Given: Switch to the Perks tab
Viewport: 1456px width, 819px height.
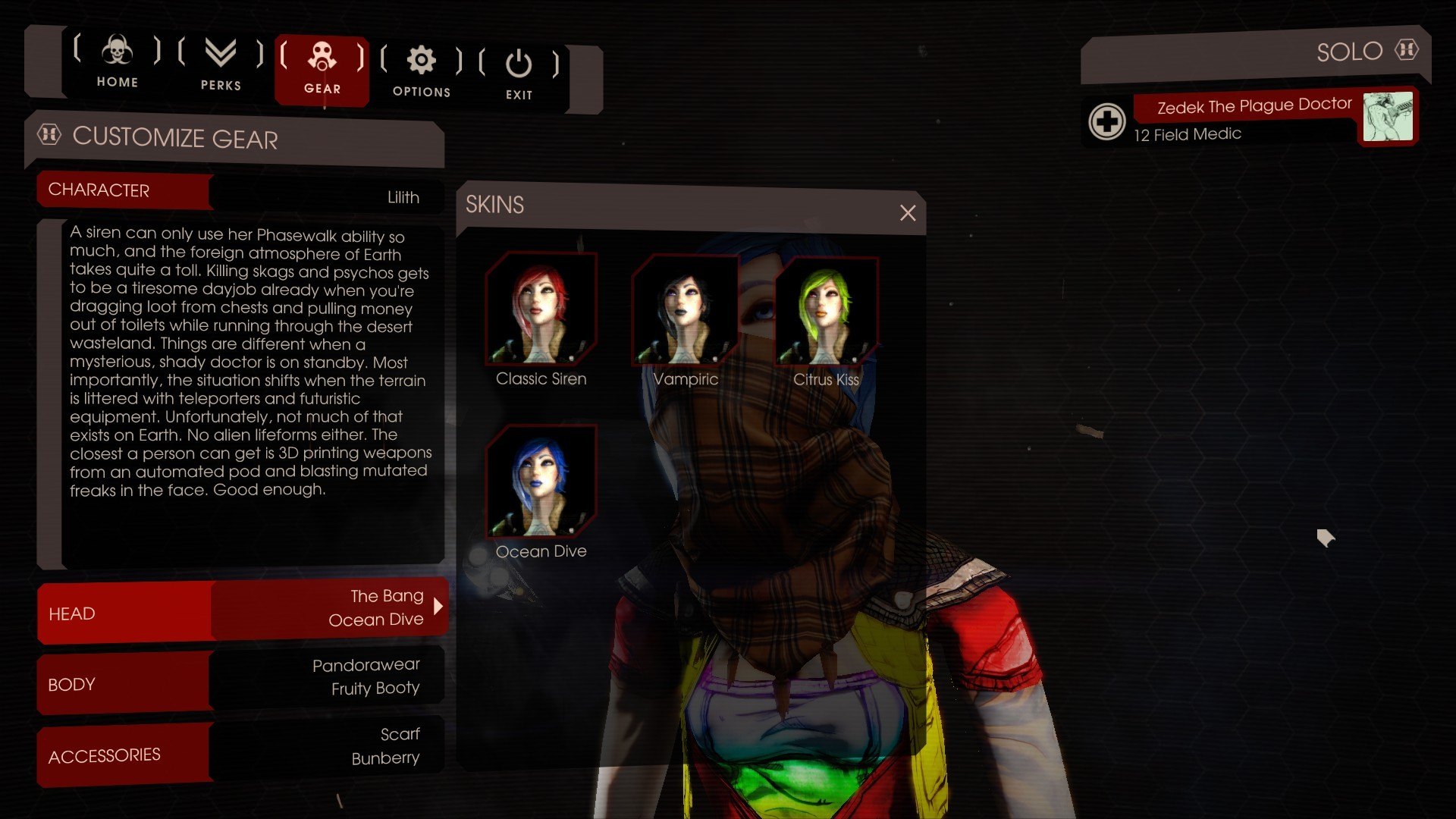Looking at the screenshot, I should point(221,64).
